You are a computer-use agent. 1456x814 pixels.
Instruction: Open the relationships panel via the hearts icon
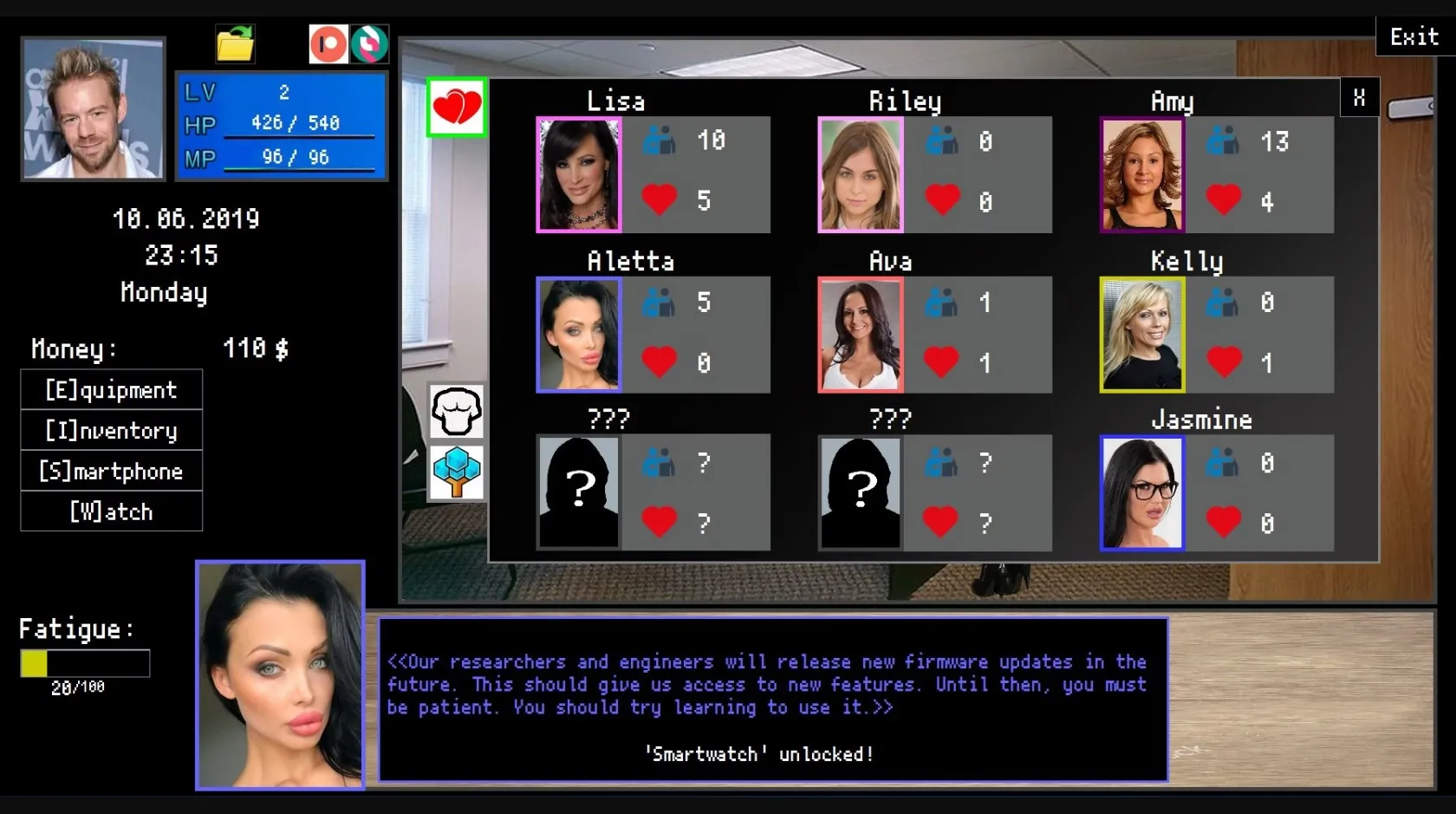(x=456, y=107)
